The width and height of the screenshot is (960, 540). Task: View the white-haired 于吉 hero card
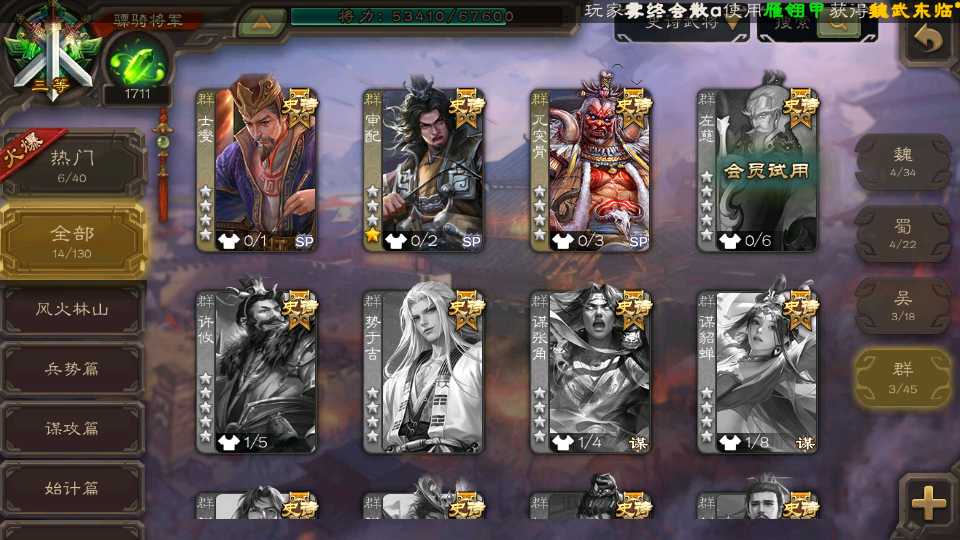tap(423, 371)
